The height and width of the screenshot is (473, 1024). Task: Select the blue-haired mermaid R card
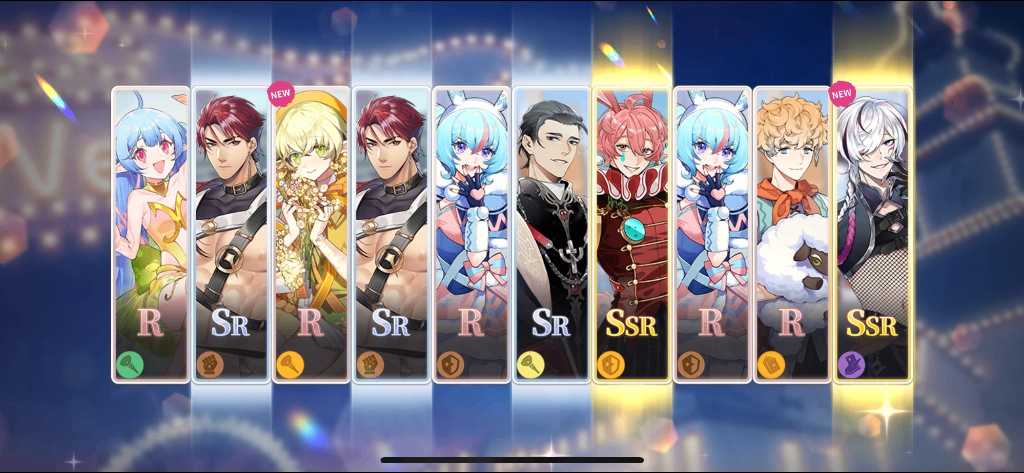click(x=150, y=235)
